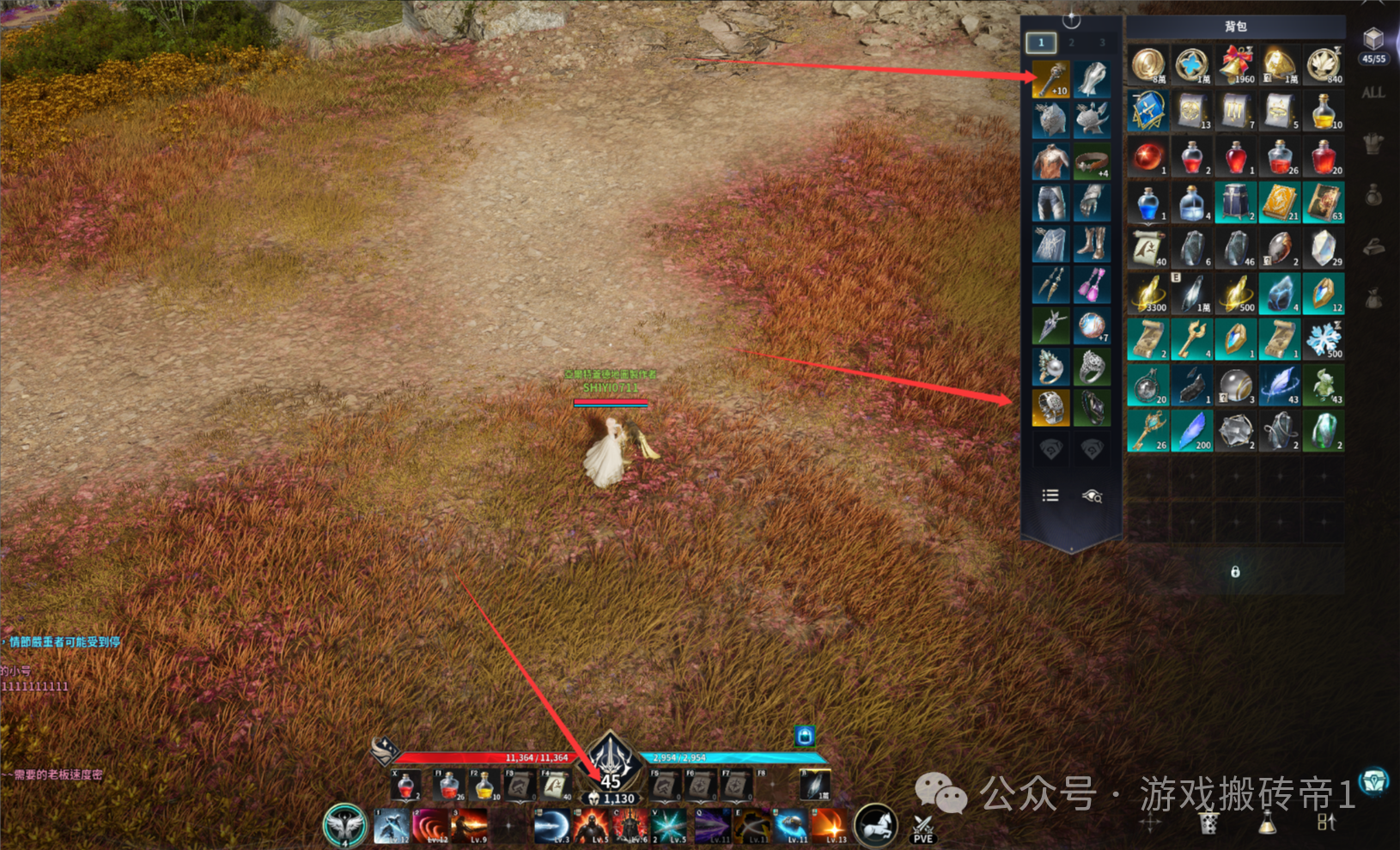1400x850 pixels.
Task: Click the eye-with-magnifier inspect button
Action: [x=1092, y=495]
